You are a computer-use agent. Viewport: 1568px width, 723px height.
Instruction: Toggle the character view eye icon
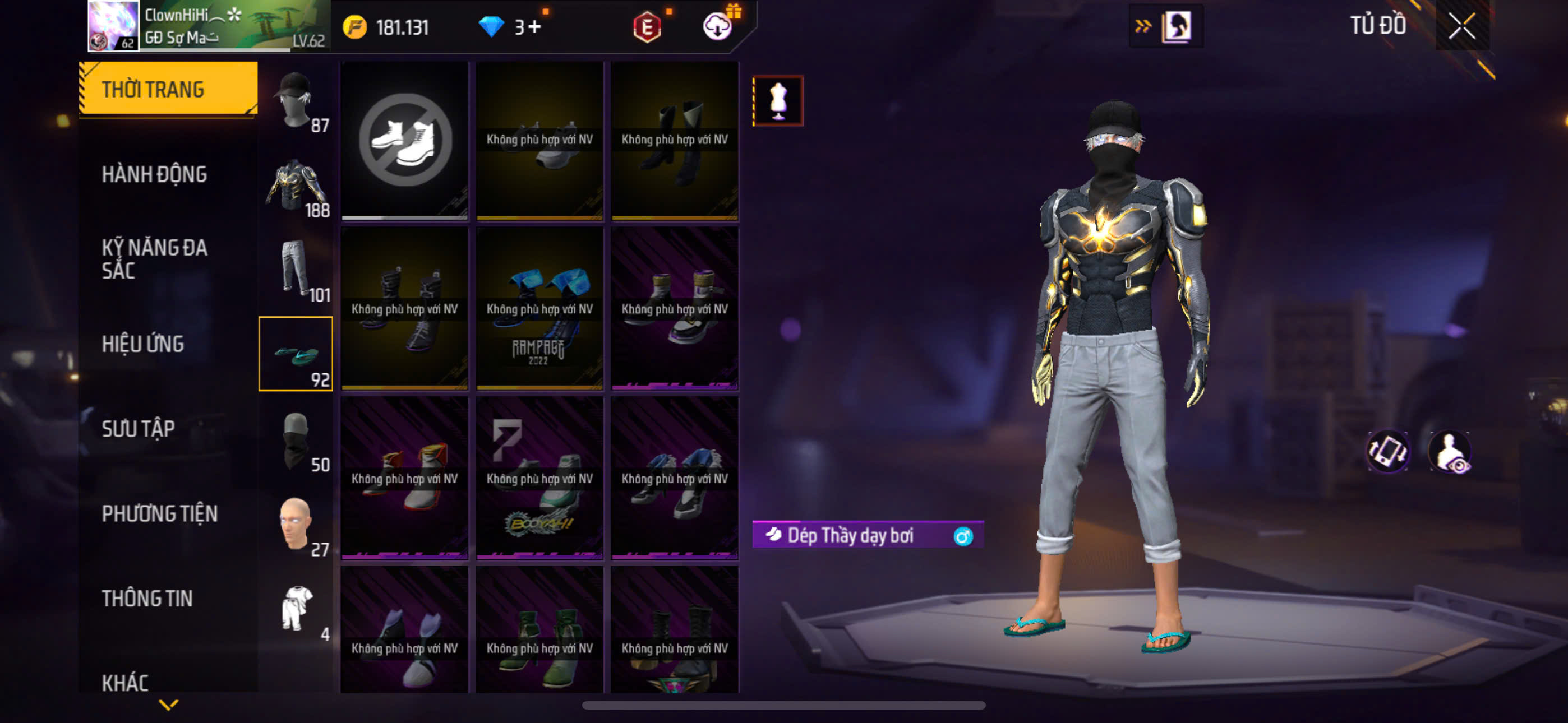(x=1451, y=452)
